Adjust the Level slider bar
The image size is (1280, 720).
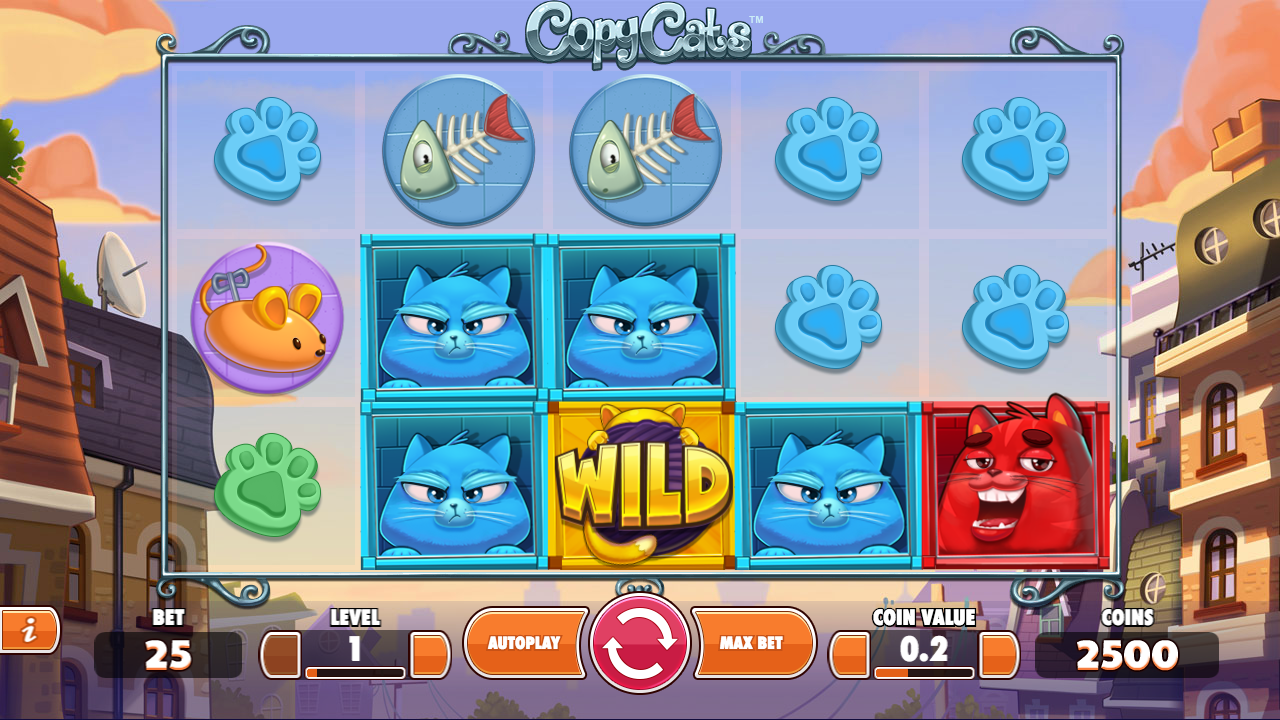(x=355, y=673)
